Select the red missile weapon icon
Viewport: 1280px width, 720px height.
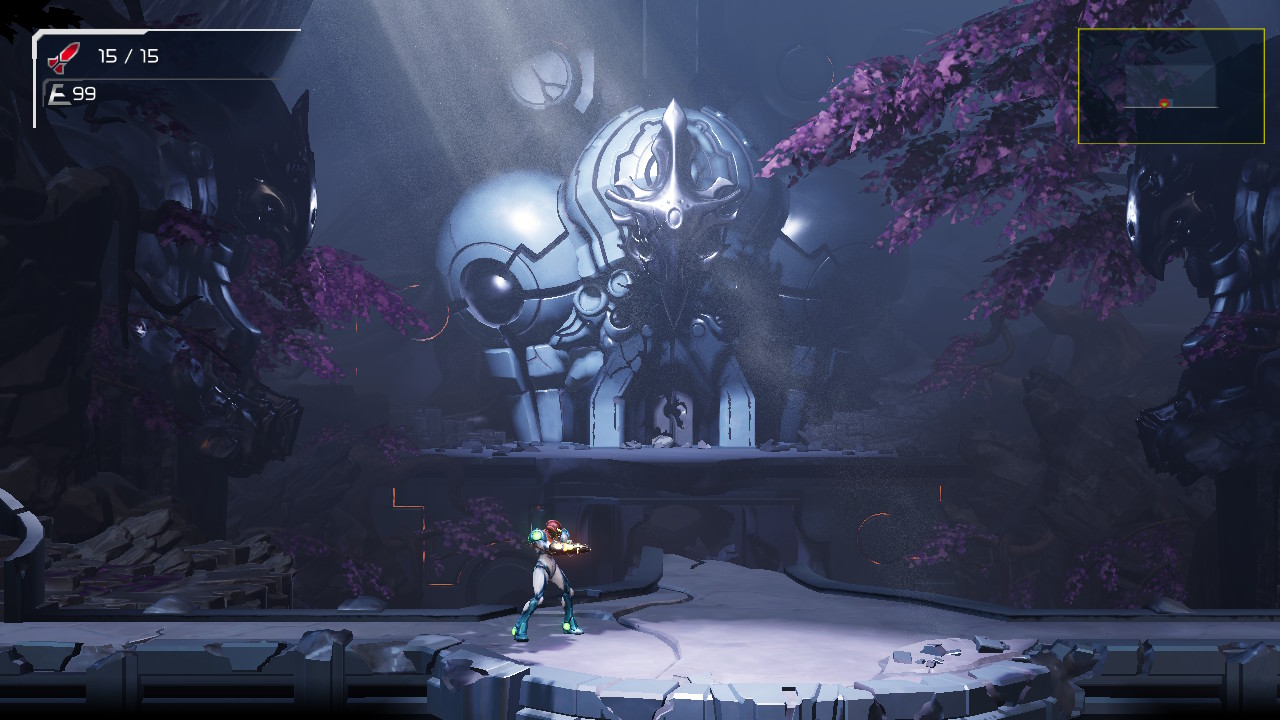click(63, 57)
